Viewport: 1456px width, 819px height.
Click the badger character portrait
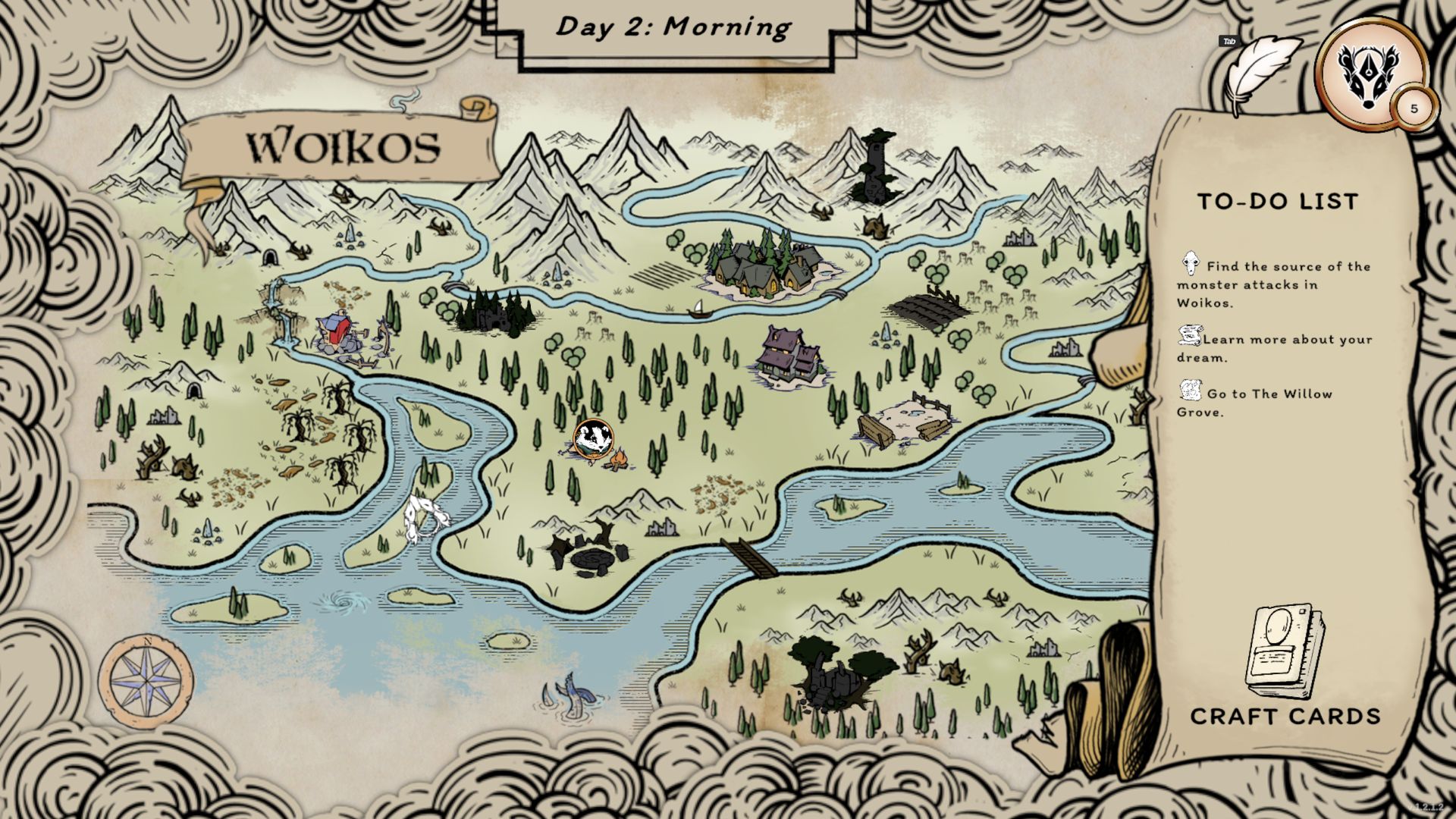click(x=1370, y=74)
